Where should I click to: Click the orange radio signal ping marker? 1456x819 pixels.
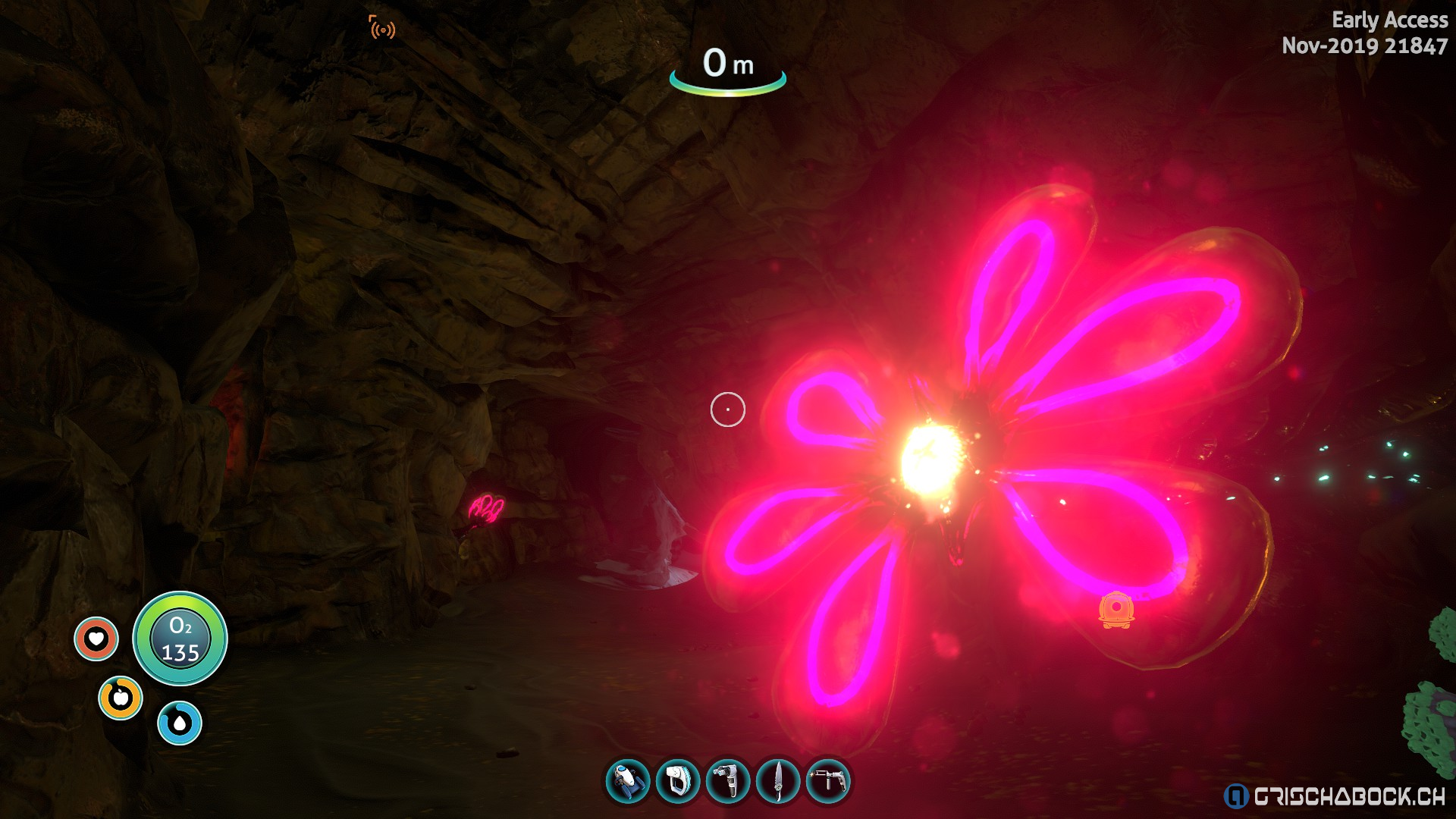pos(382,28)
